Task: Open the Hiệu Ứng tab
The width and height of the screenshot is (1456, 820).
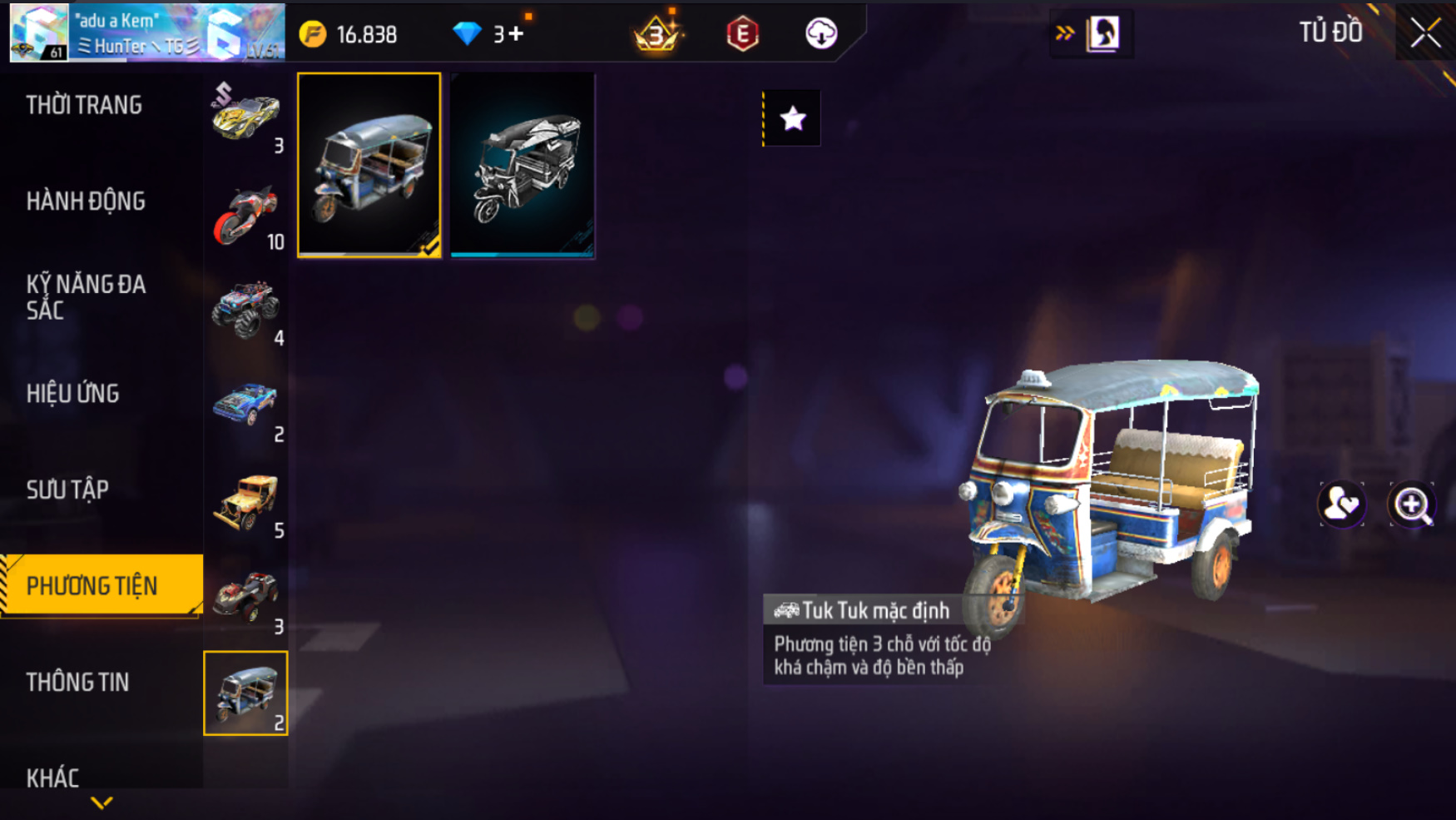Action: pyautogui.click(x=73, y=394)
